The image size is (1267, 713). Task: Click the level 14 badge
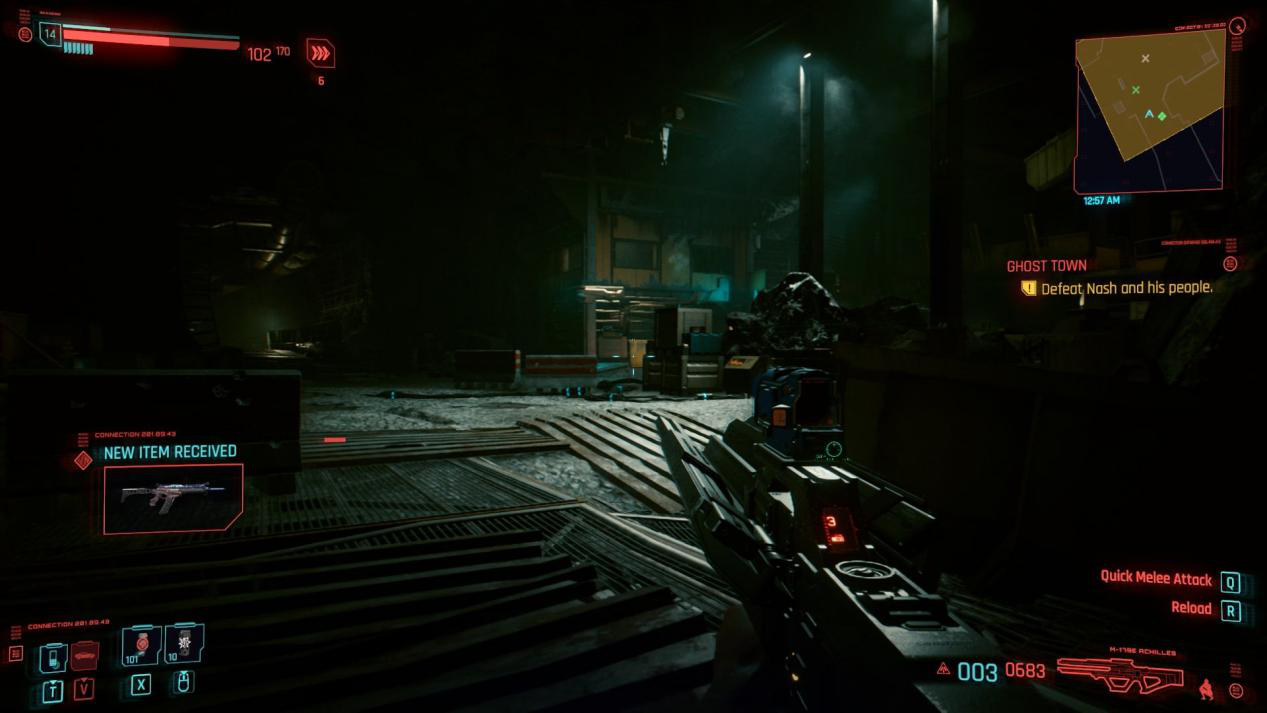(49, 34)
